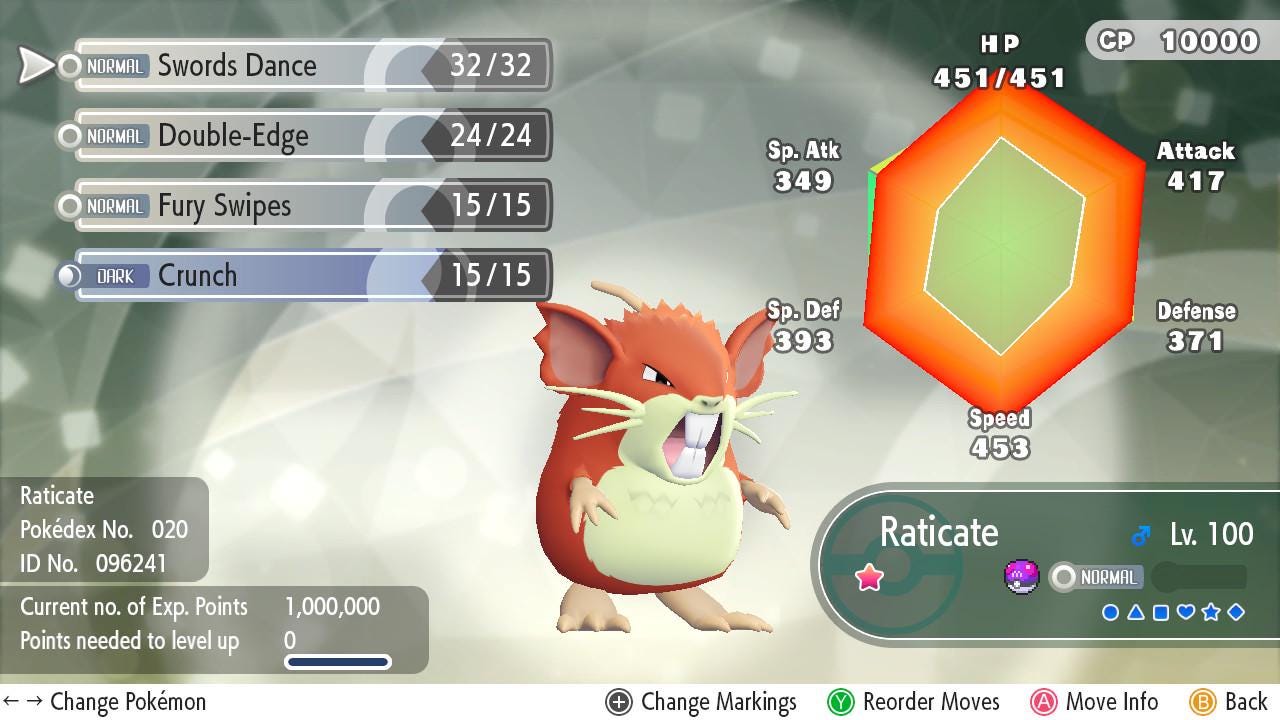Select the triangle marking icon
This screenshot has height=720, width=1280.
(1136, 612)
